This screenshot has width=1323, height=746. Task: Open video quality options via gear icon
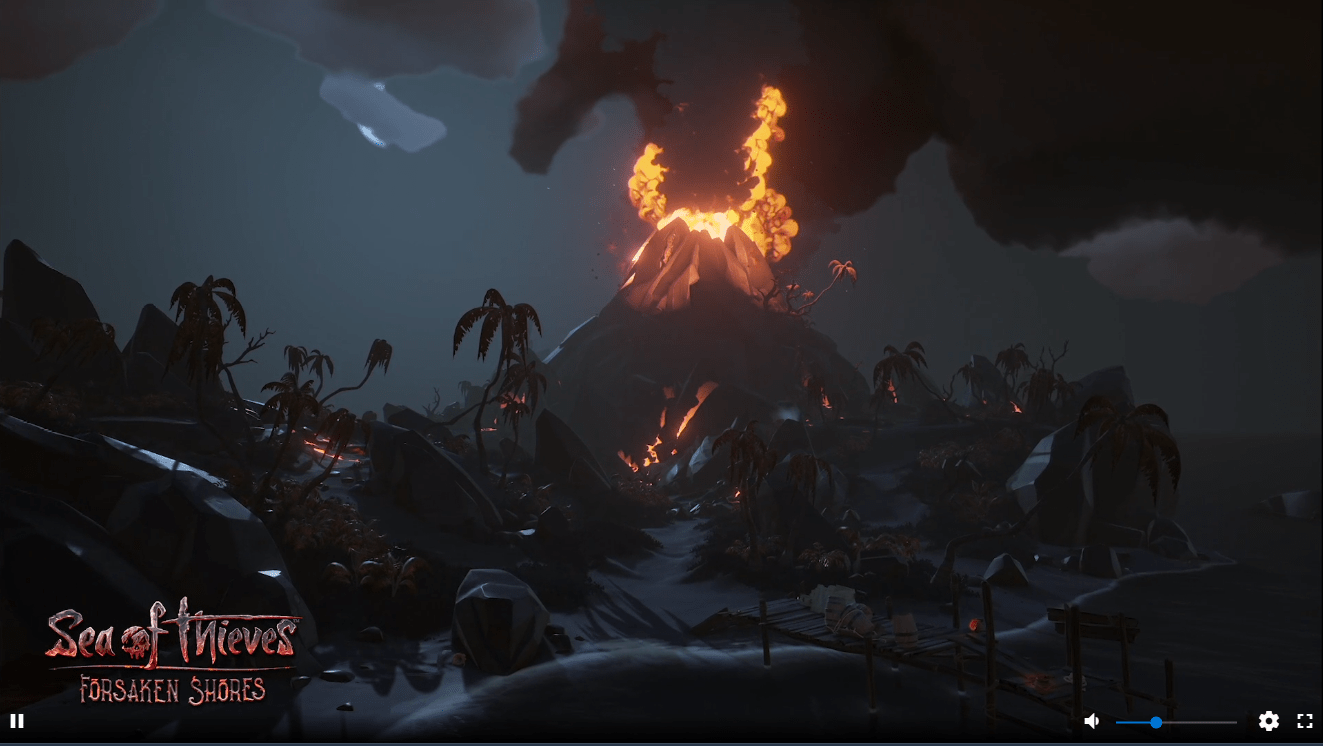[1269, 720]
